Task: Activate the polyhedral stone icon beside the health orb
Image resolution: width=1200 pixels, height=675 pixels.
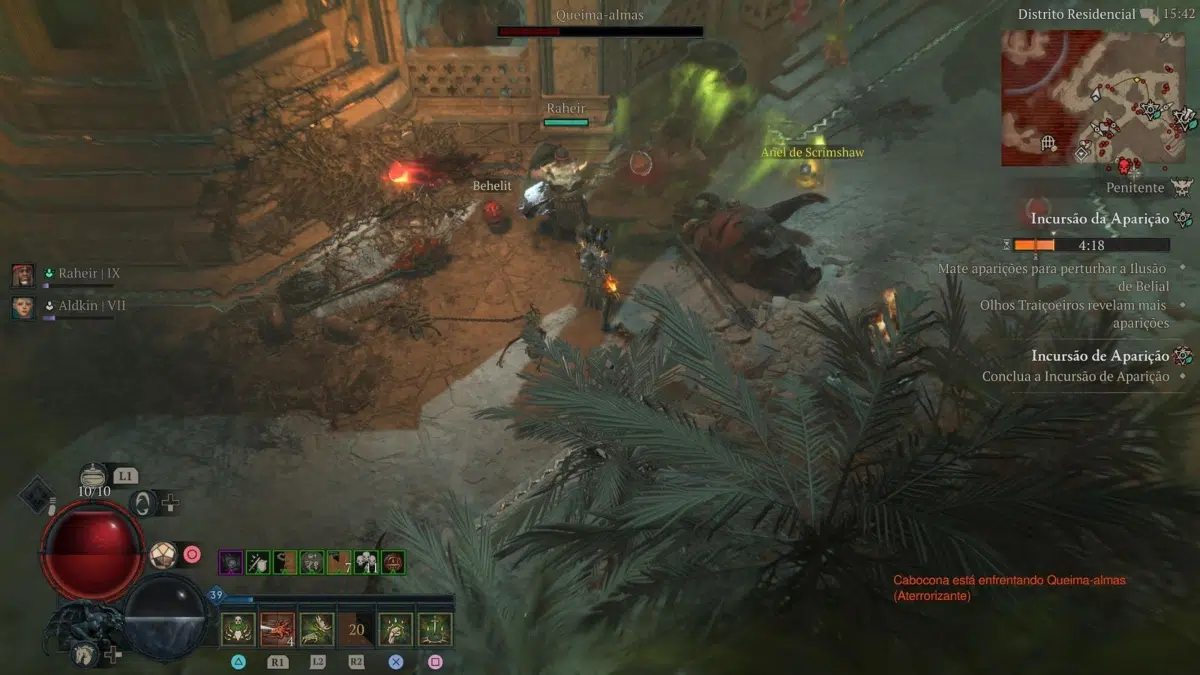Action: click(x=161, y=554)
